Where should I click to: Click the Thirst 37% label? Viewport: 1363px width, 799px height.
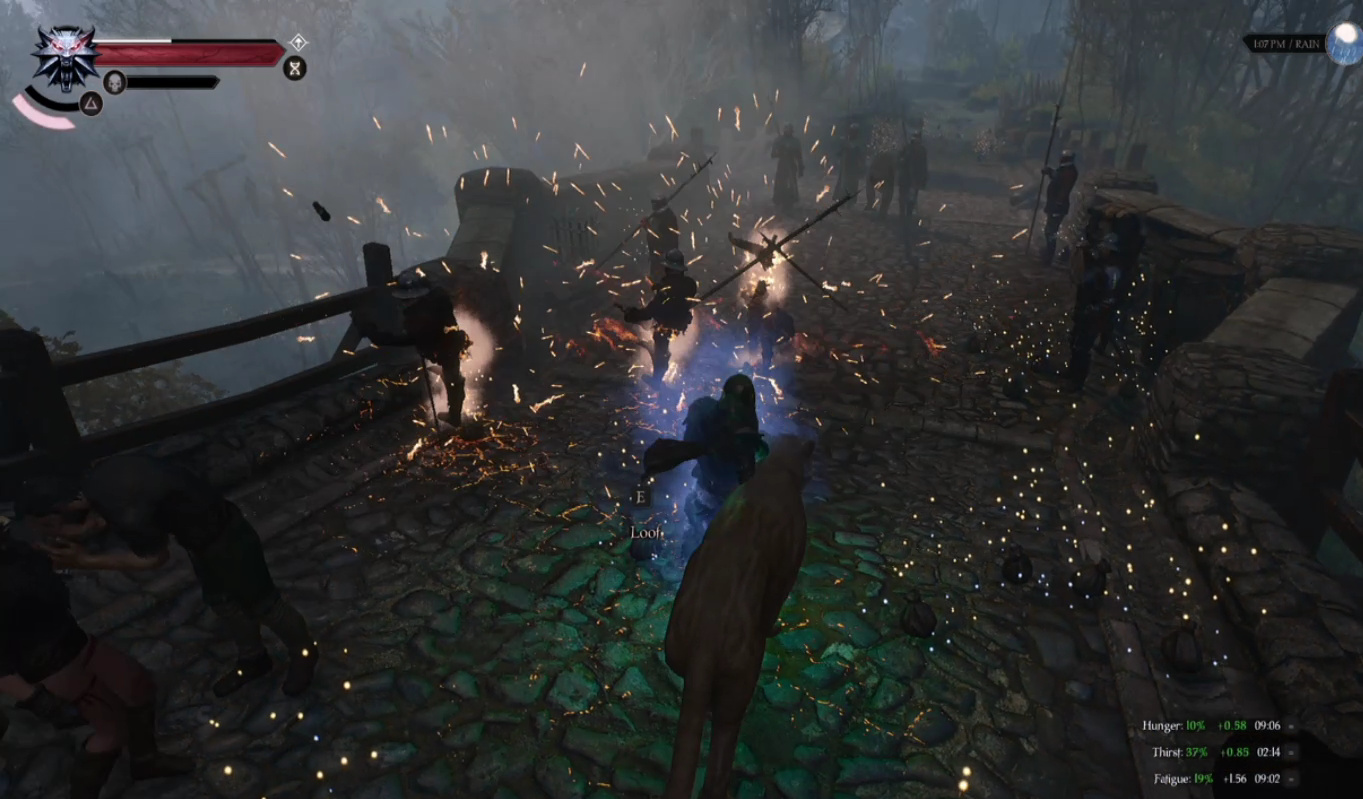(x=1196, y=753)
